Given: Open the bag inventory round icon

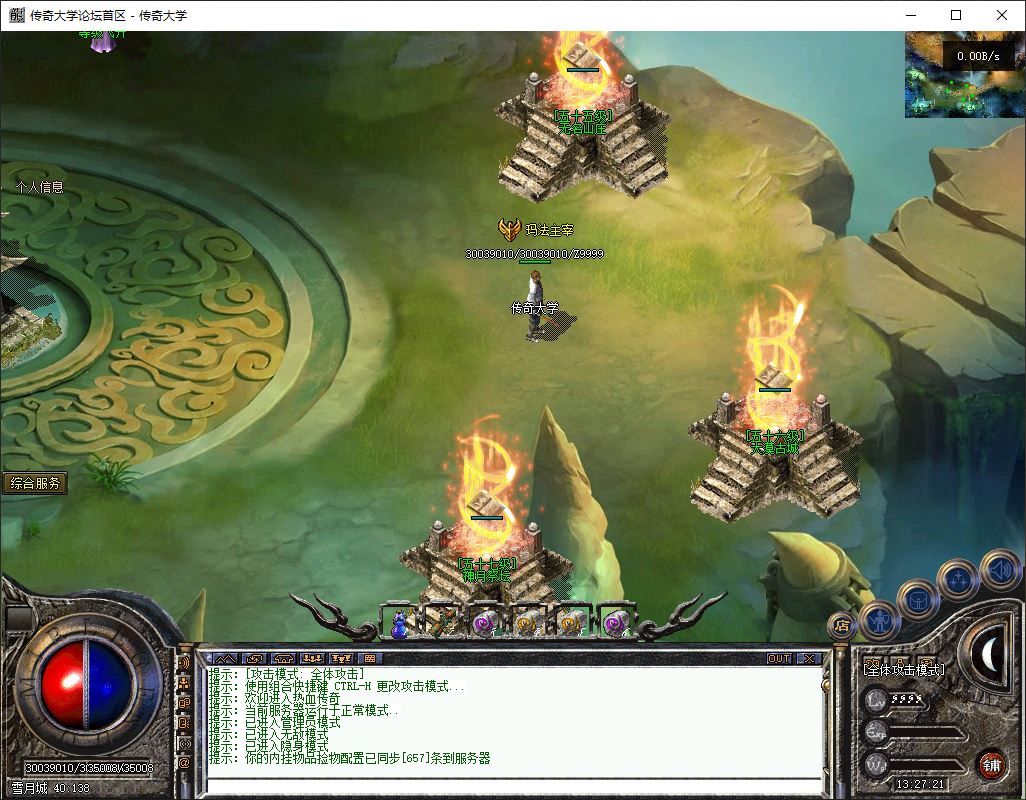Looking at the screenshot, I should [917, 599].
